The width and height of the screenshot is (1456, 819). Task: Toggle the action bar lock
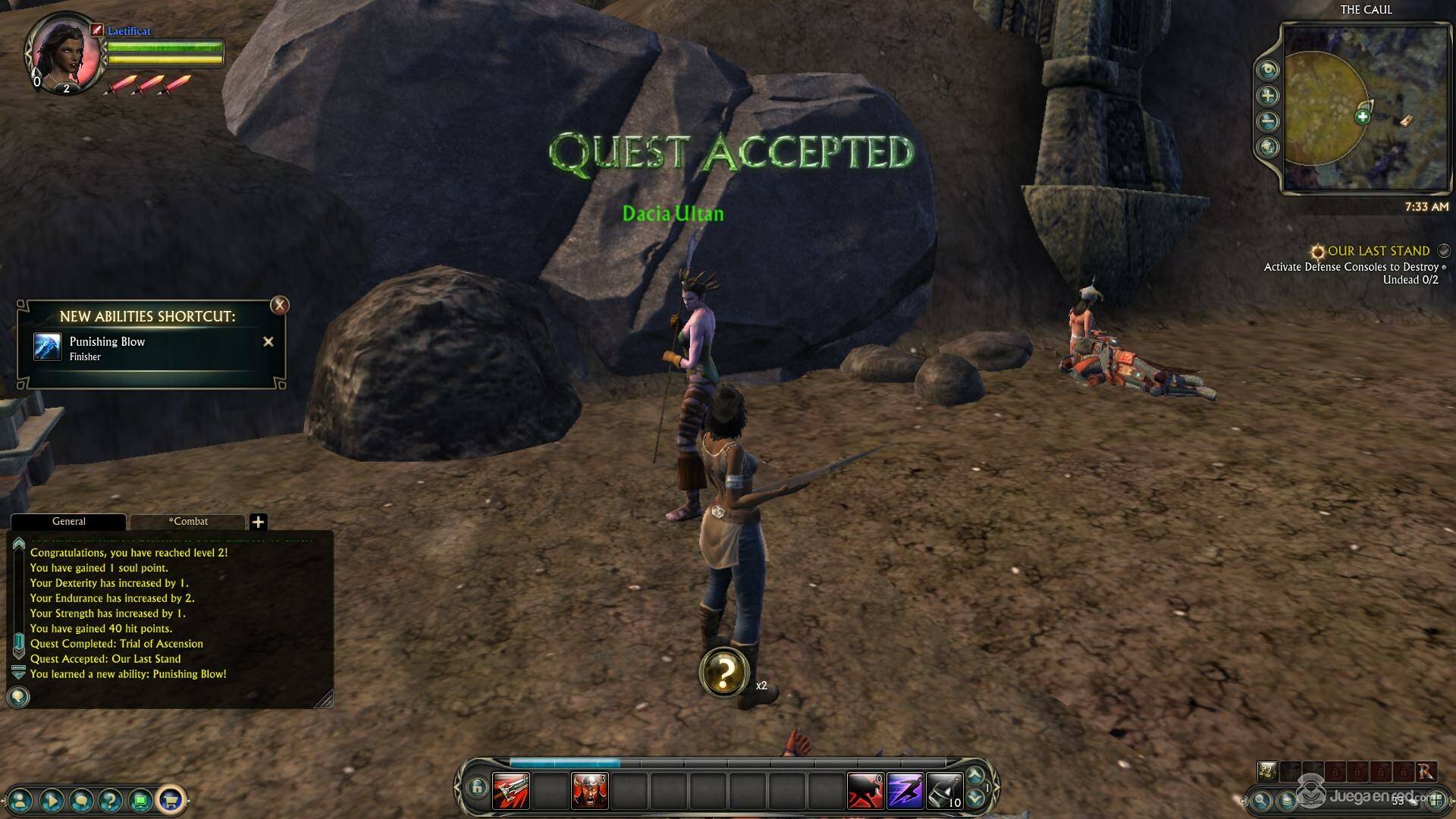click(476, 788)
